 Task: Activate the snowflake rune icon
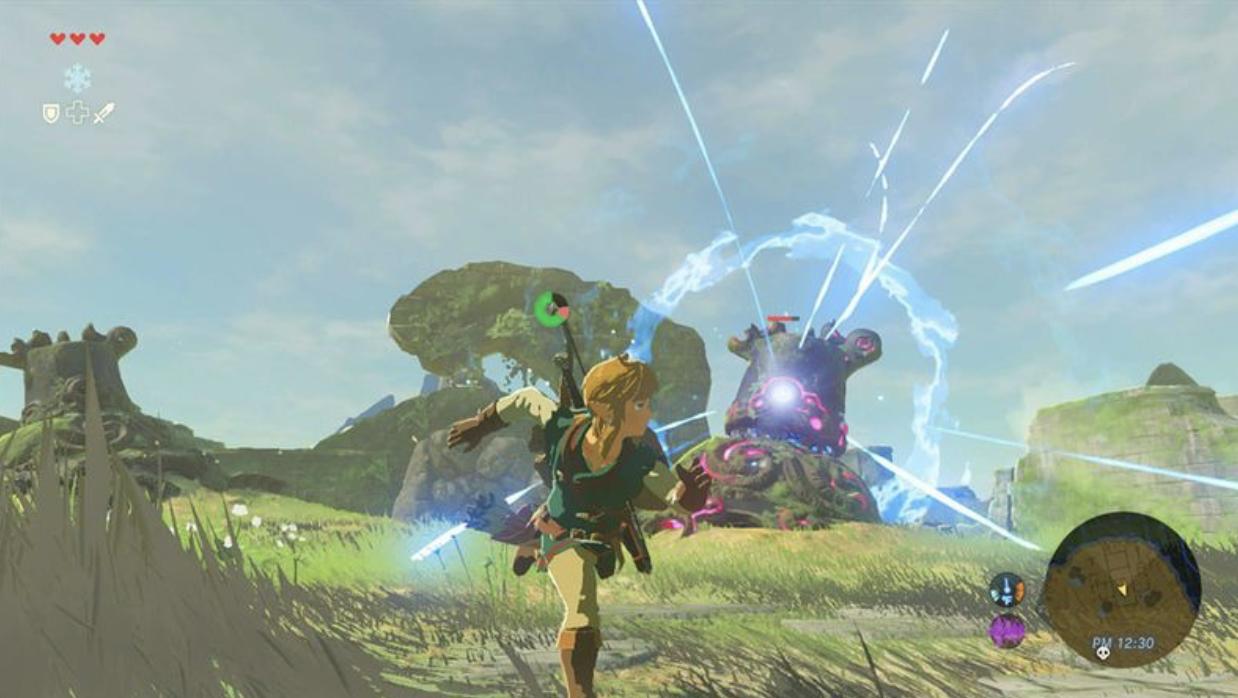[77, 77]
